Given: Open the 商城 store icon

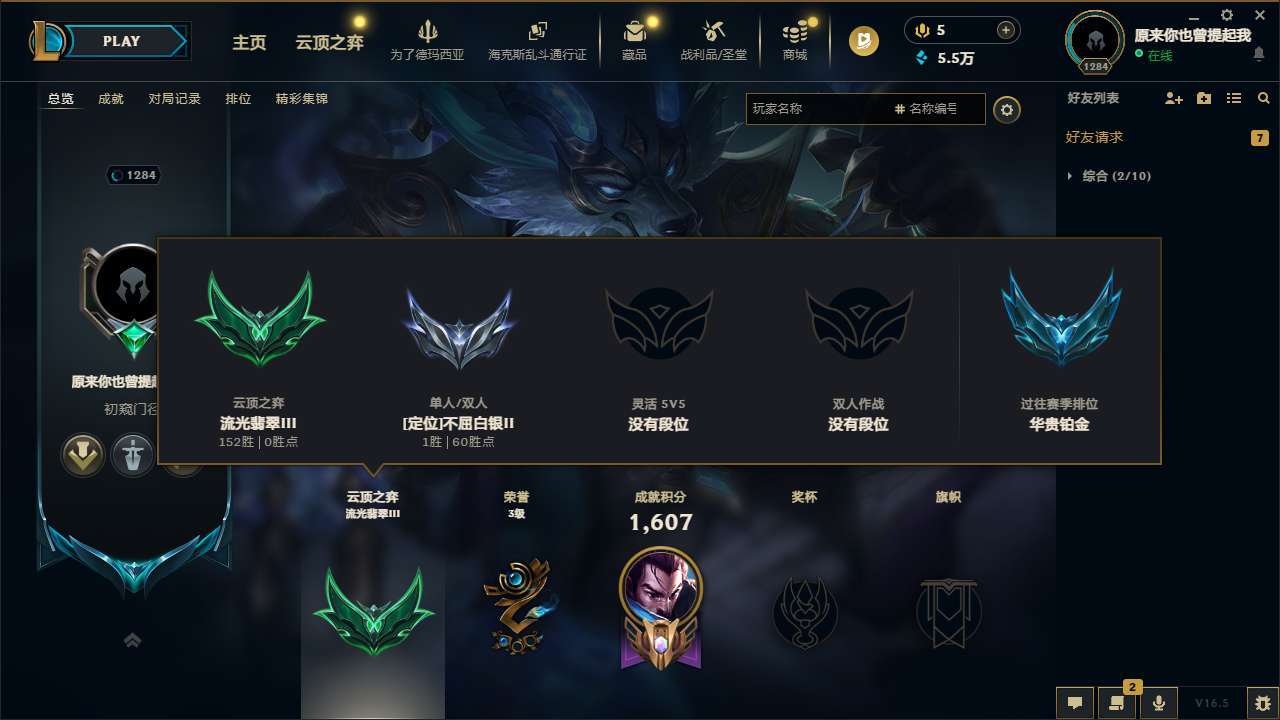Looking at the screenshot, I should 795,38.
